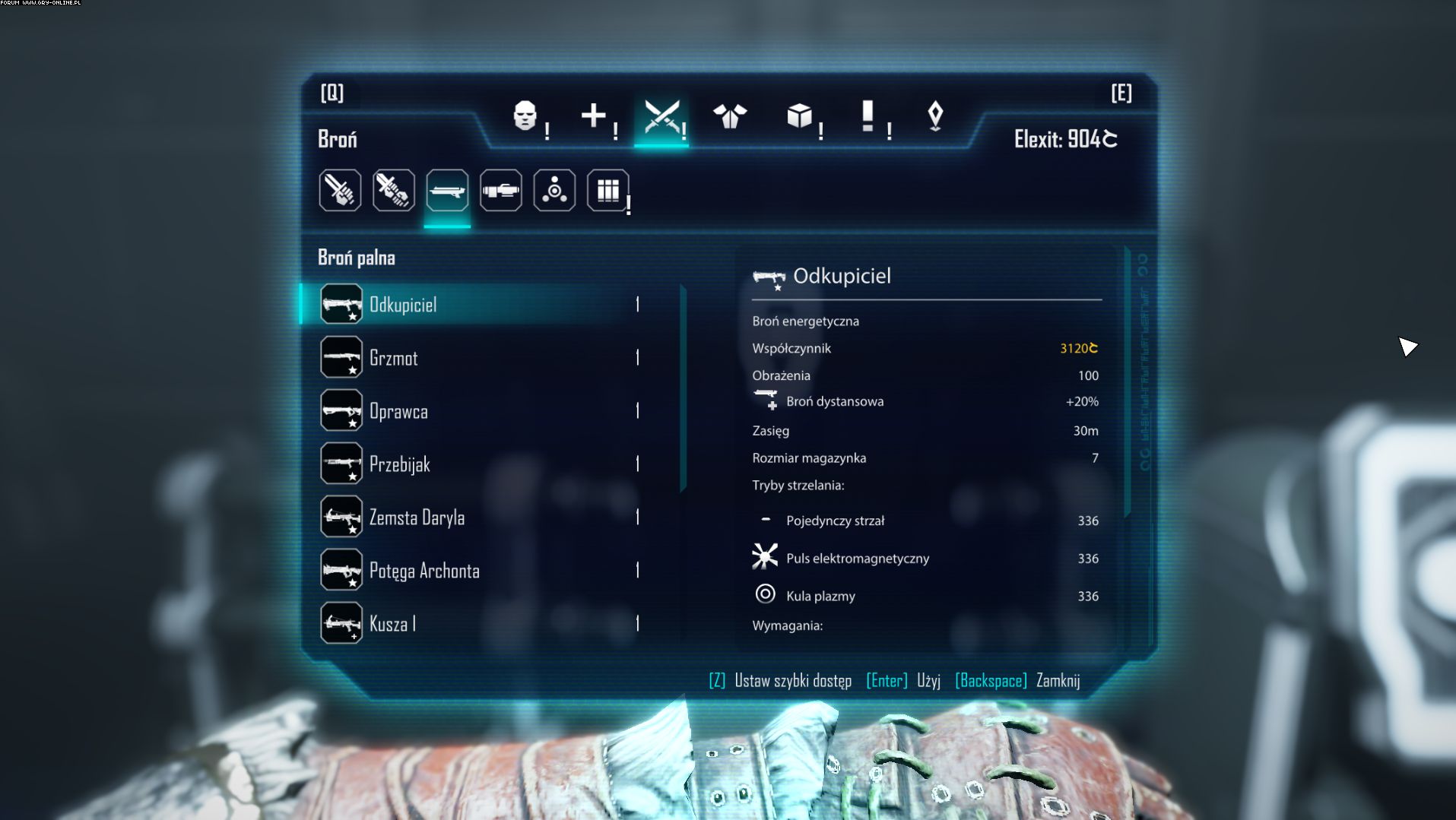Select Zemsta Daryla from the list
This screenshot has width=1456, height=820.
click(417, 518)
